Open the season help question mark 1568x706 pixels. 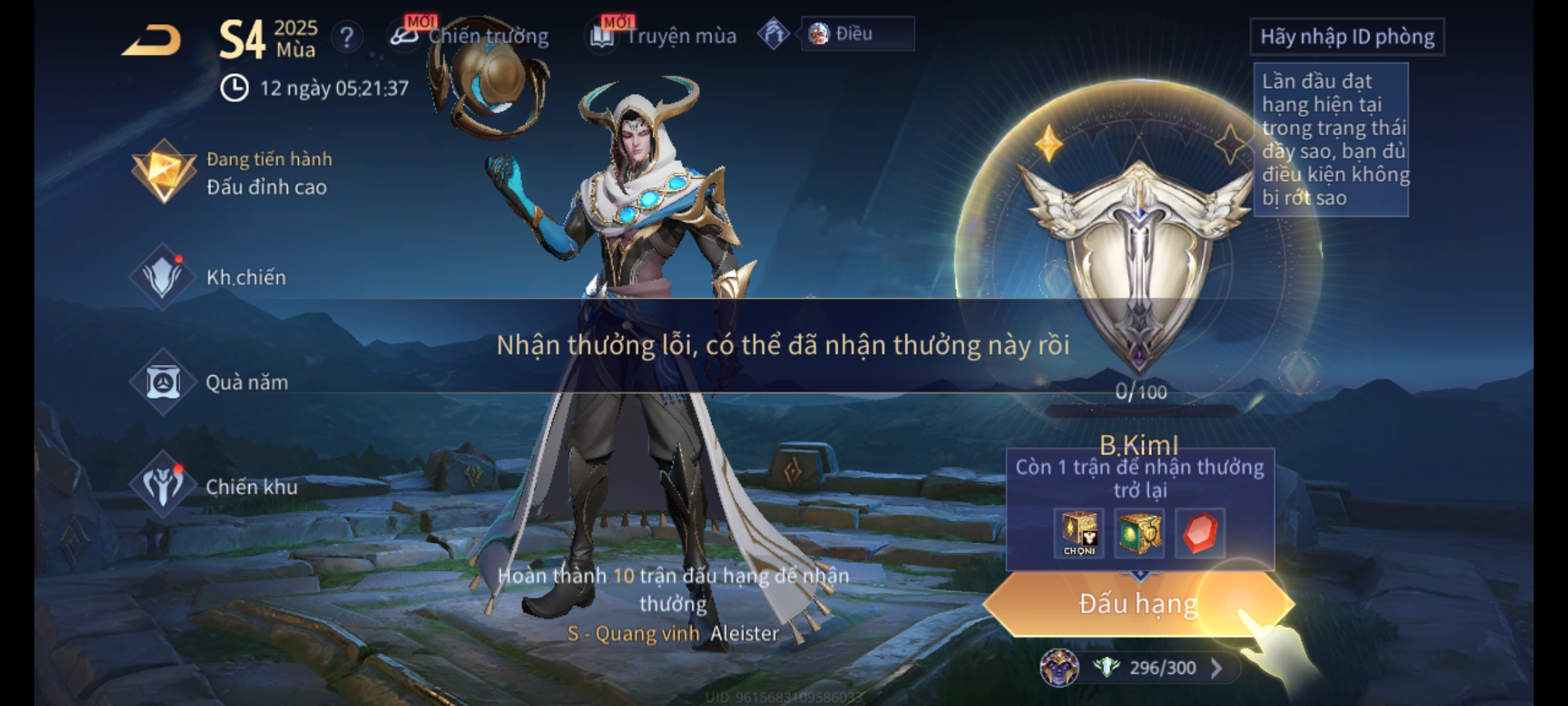click(x=346, y=37)
